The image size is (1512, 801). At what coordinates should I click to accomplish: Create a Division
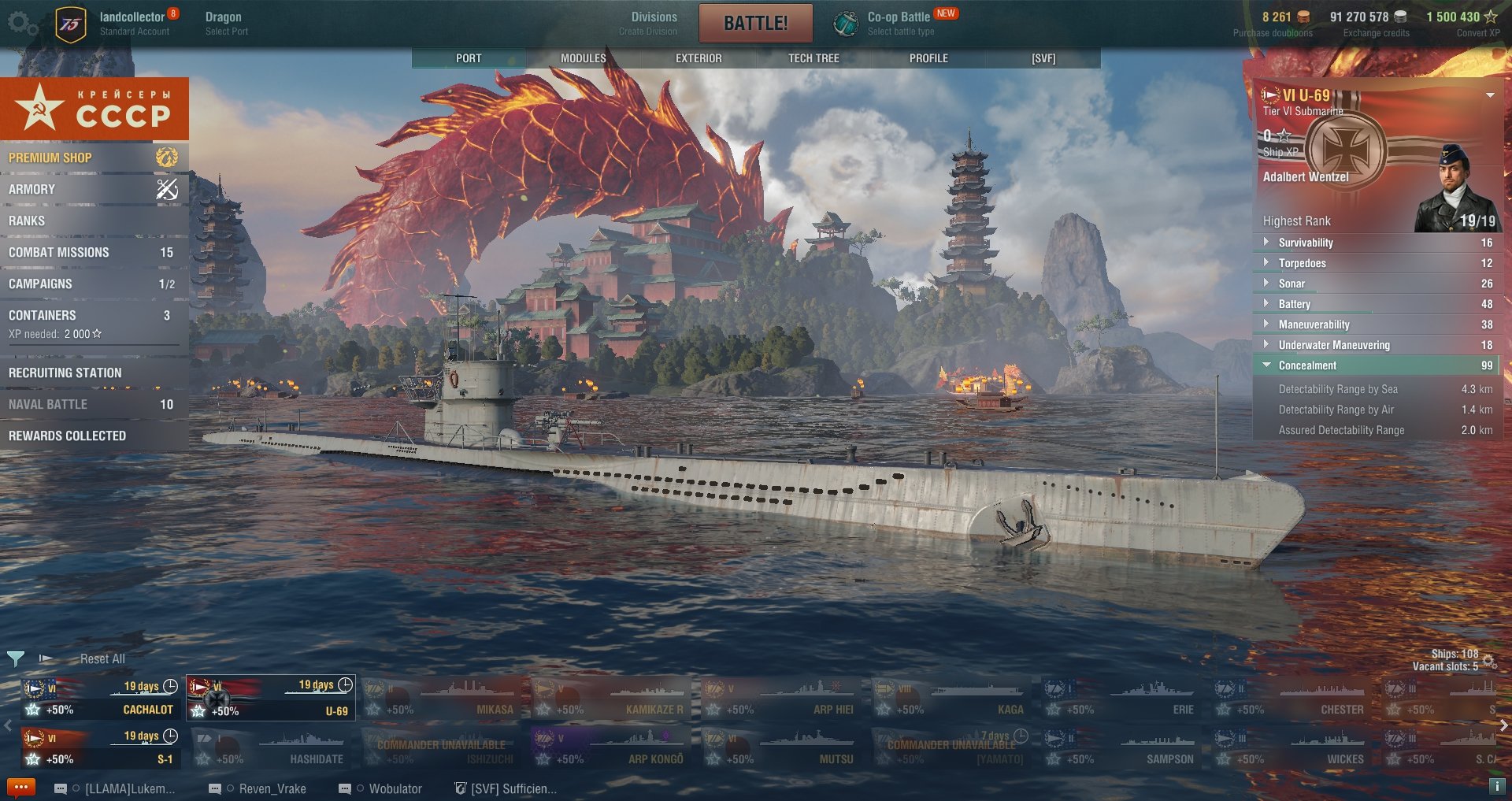[x=653, y=23]
